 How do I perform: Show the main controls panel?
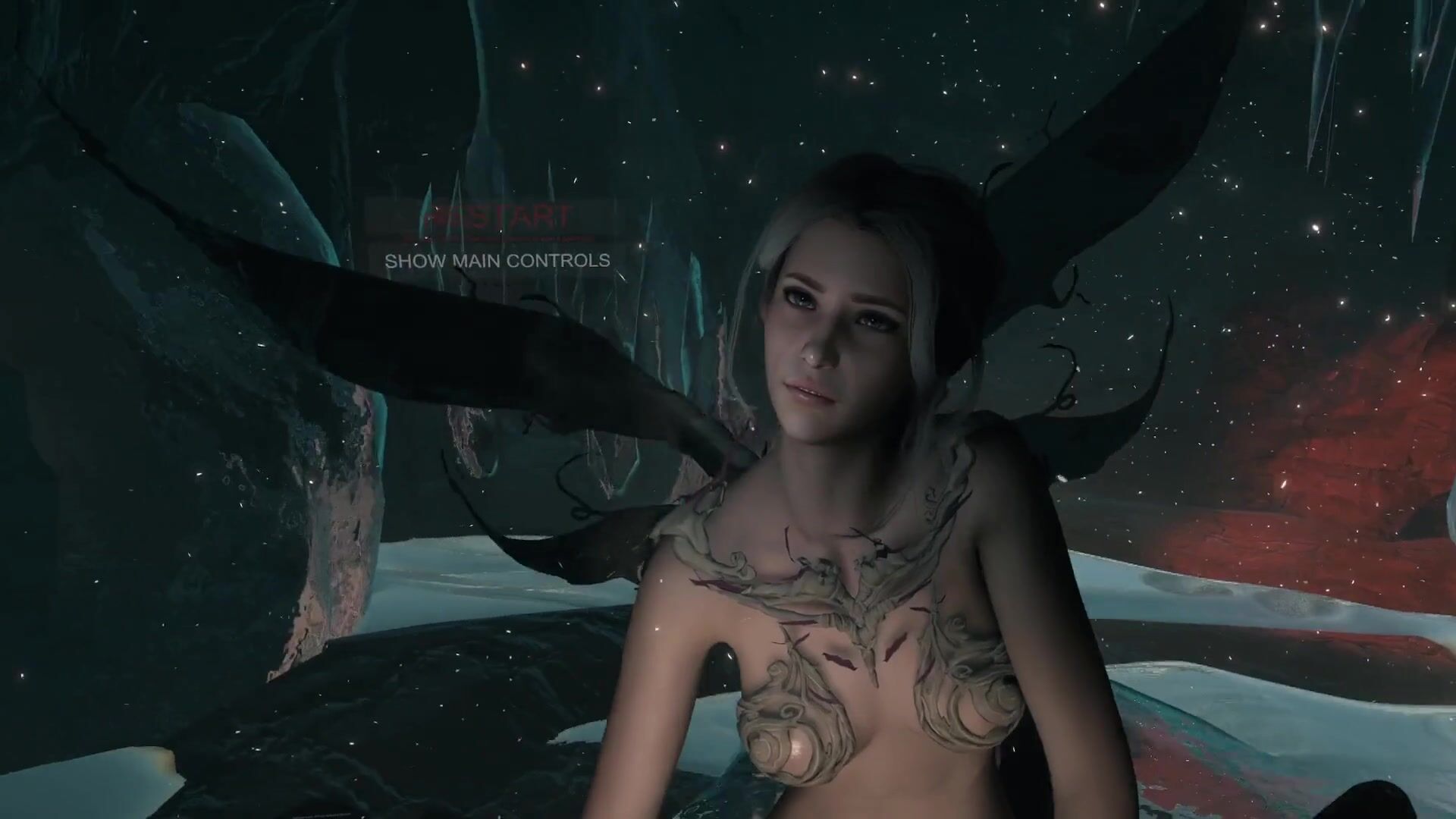[x=497, y=261]
